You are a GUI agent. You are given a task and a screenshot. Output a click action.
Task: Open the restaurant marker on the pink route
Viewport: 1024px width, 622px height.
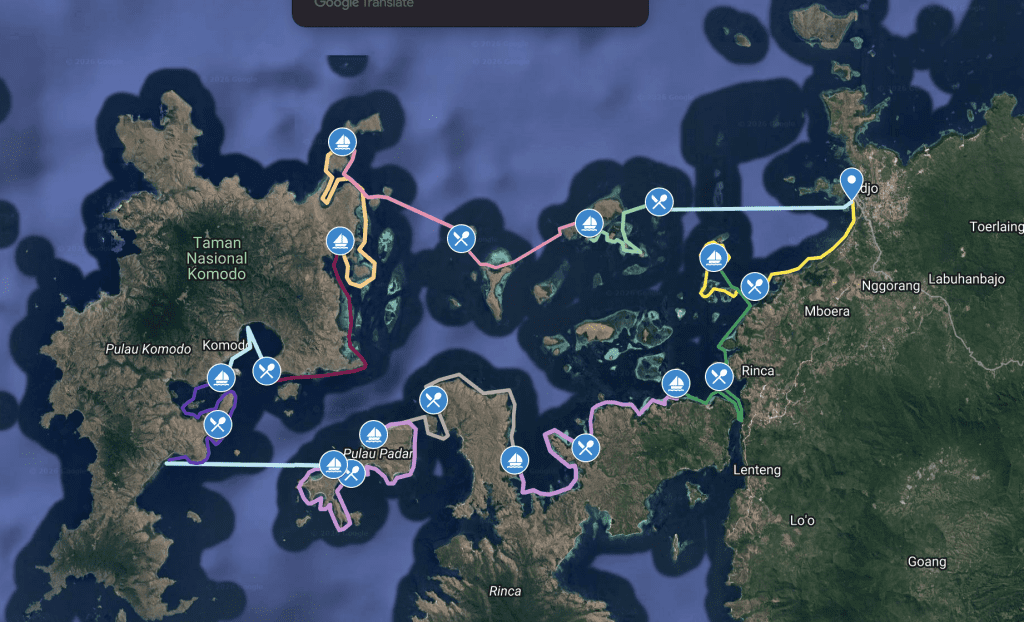point(460,238)
